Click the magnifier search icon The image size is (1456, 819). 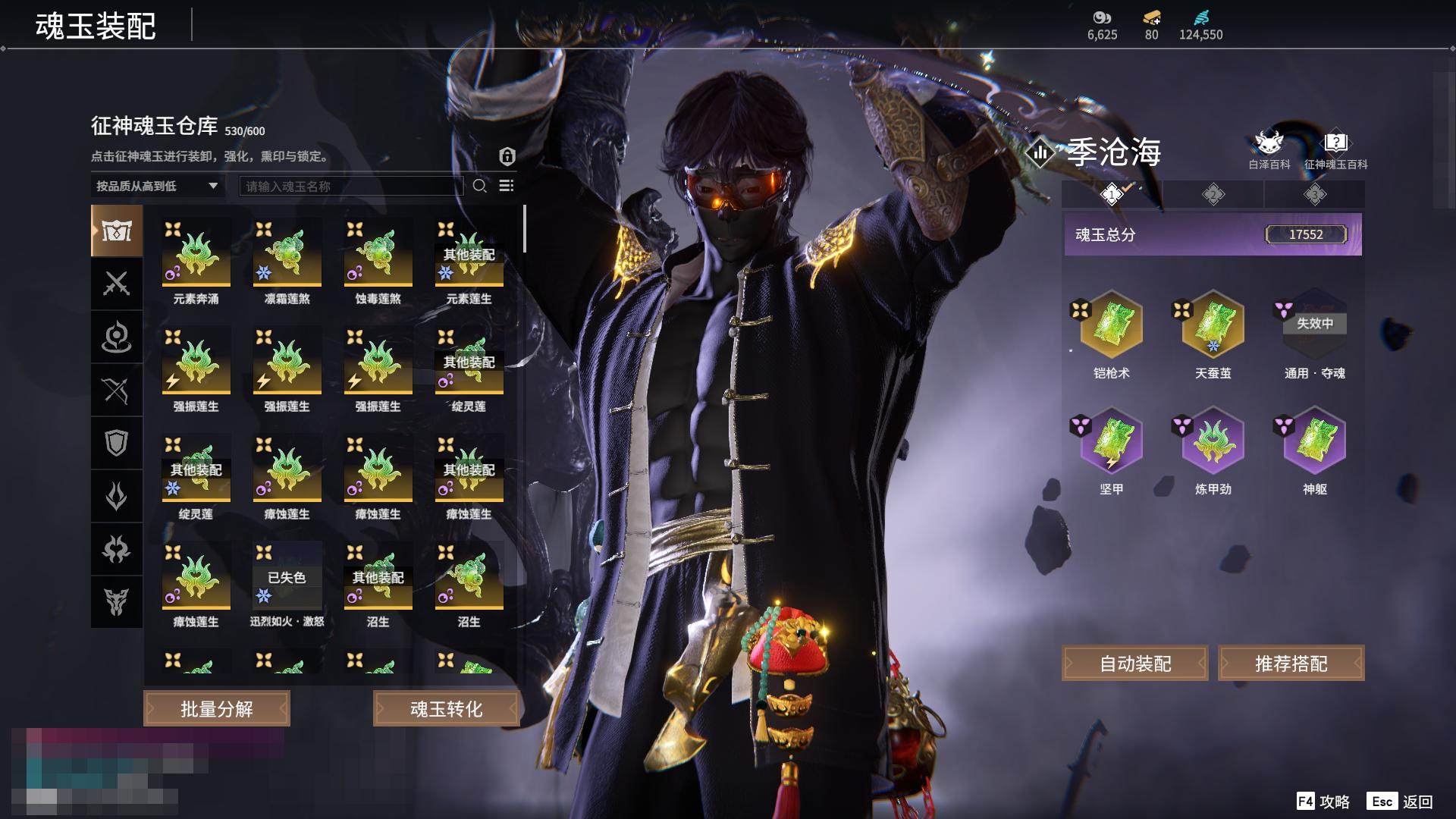coord(479,186)
